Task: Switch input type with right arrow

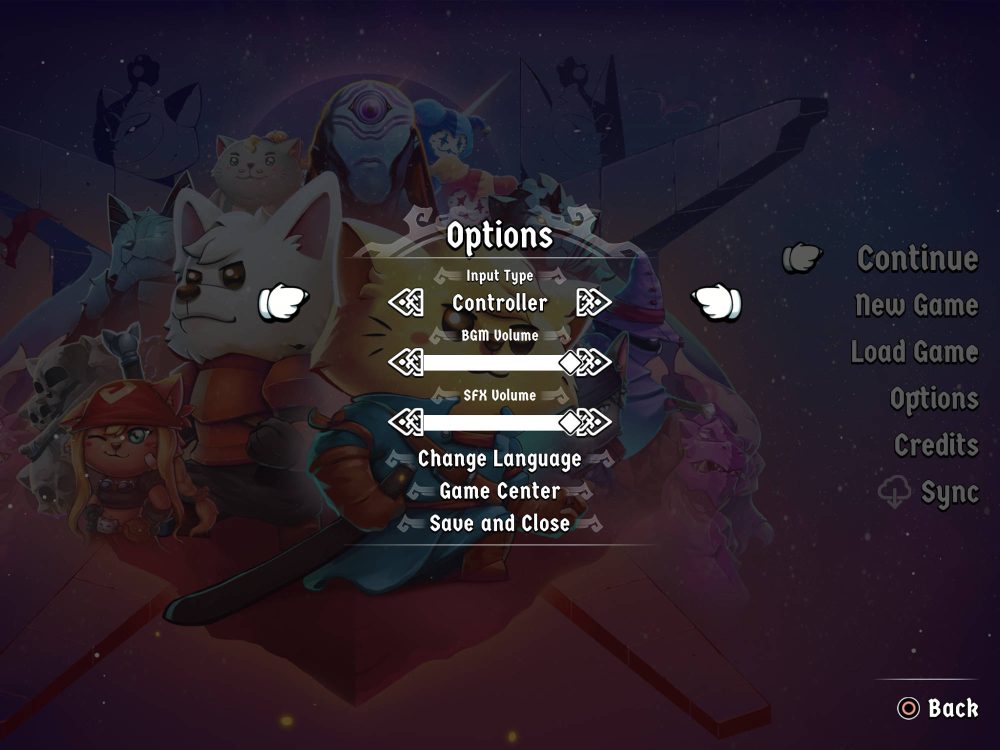Action: click(594, 302)
